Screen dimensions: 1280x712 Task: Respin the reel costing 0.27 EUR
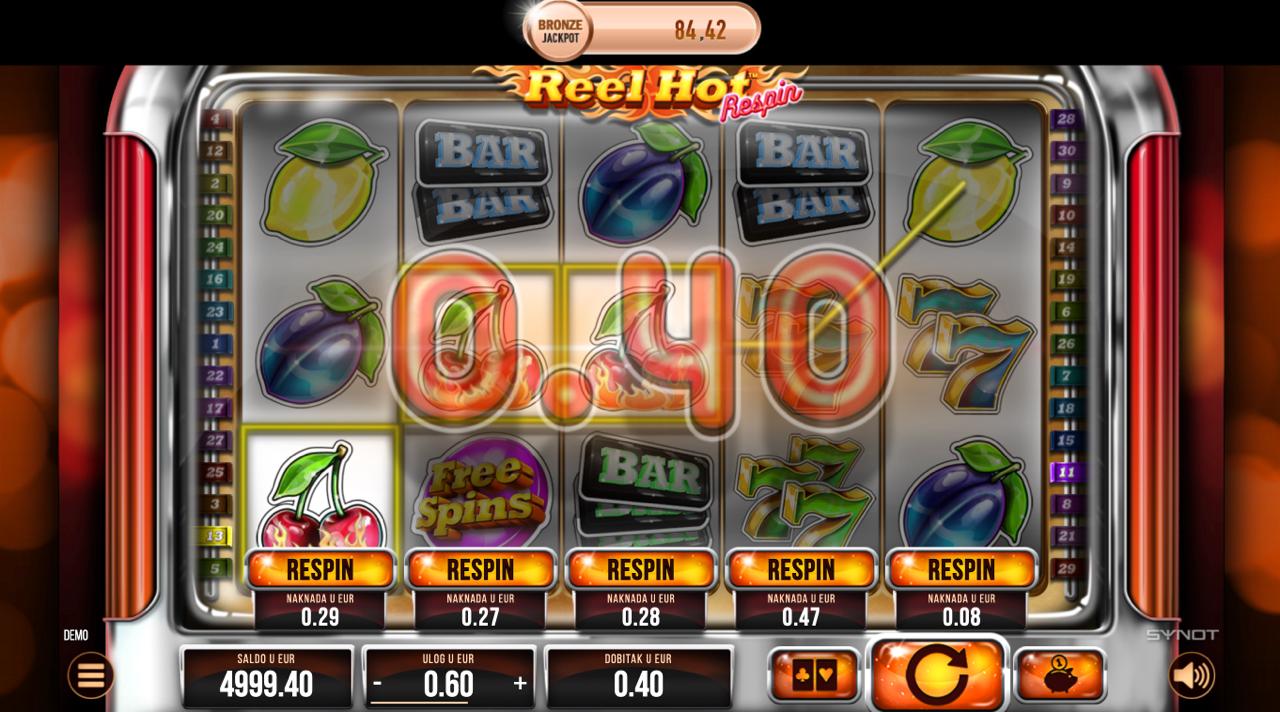(x=480, y=569)
